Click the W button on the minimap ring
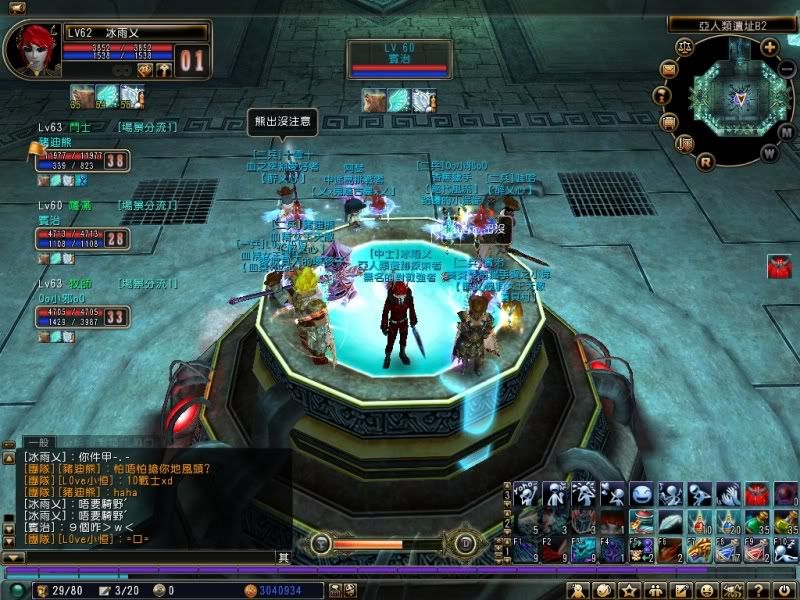This screenshot has height=600, width=800. pos(767,153)
